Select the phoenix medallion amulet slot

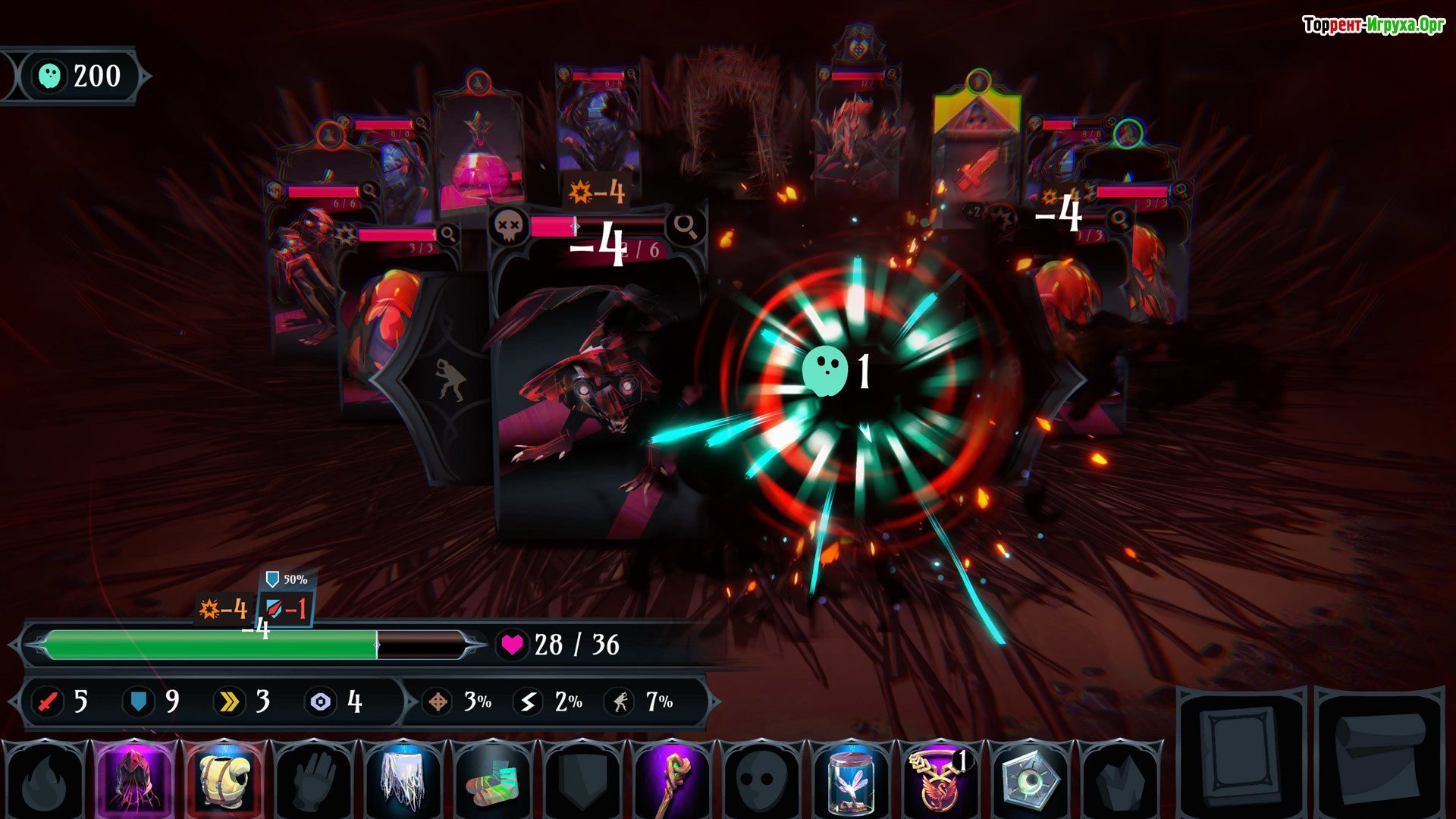[939, 780]
